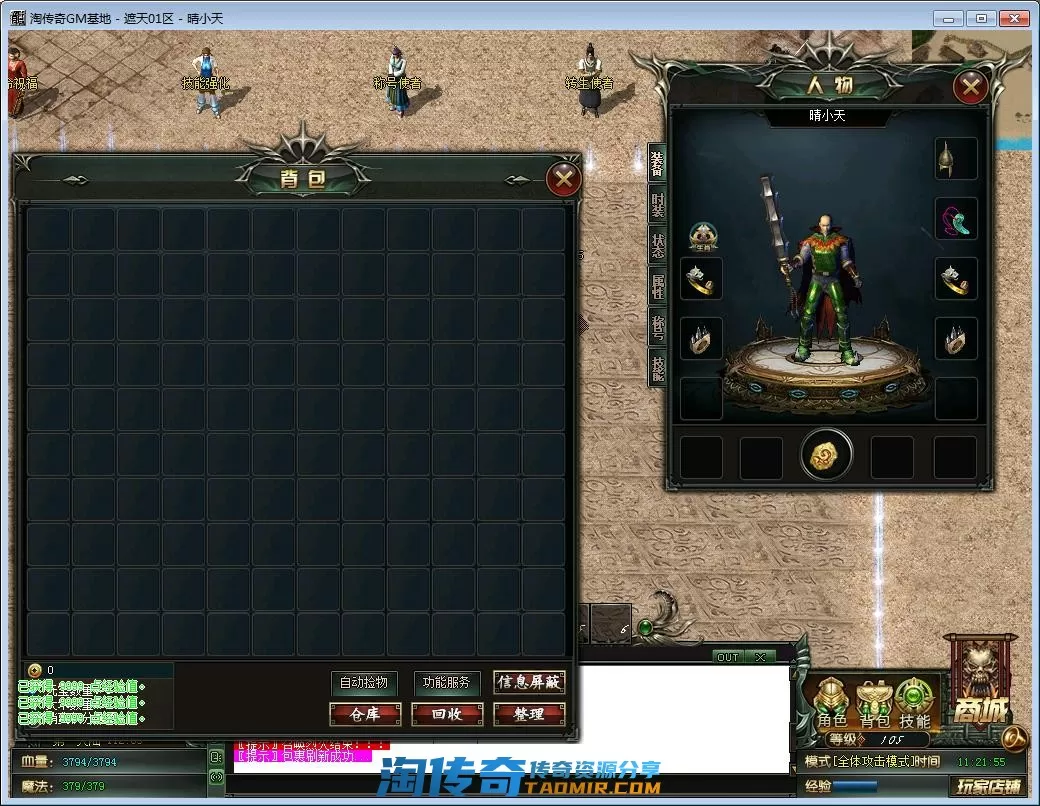Image resolution: width=1040 pixels, height=806 pixels.
Task: Open the 属性 attributes tab
Action: pos(658,285)
